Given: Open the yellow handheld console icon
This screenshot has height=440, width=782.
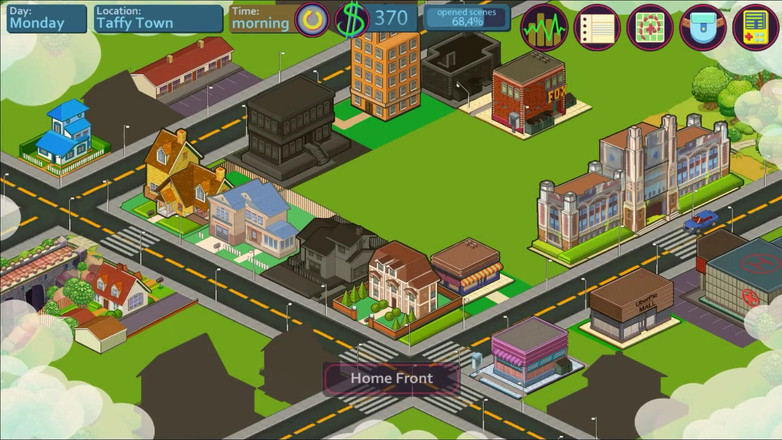Looking at the screenshot, I should click(755, 26).
